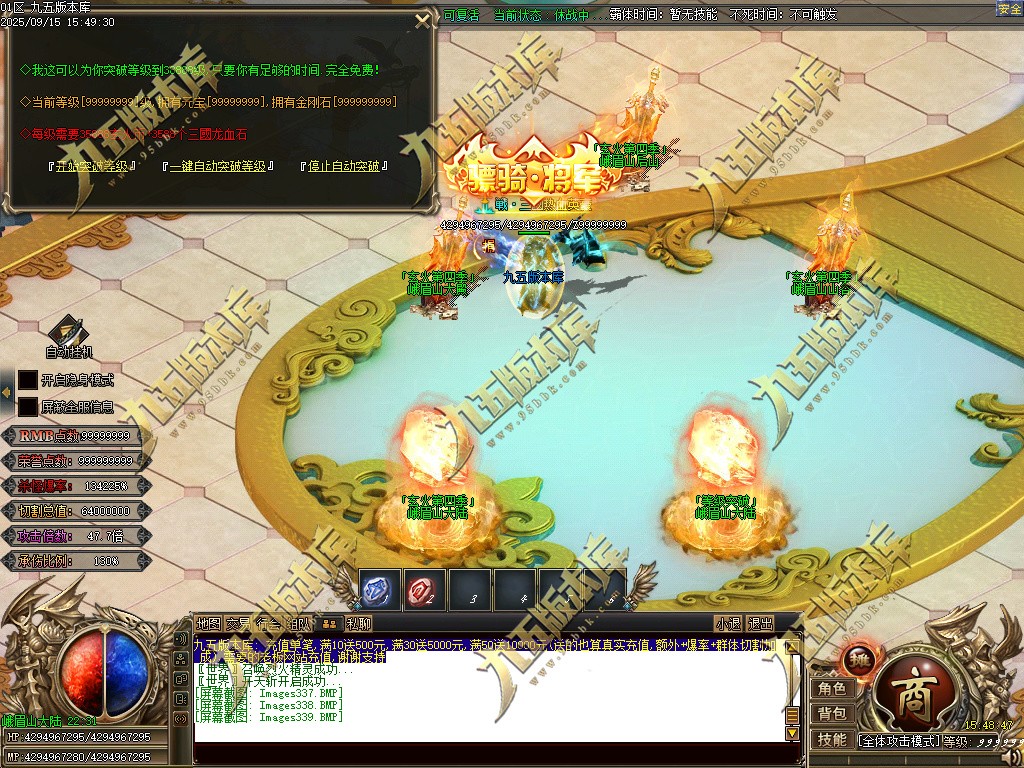Toggle the 开启隐身模式 checkbox
Screen dimensions: 1024x768
[x=28, y=380]
